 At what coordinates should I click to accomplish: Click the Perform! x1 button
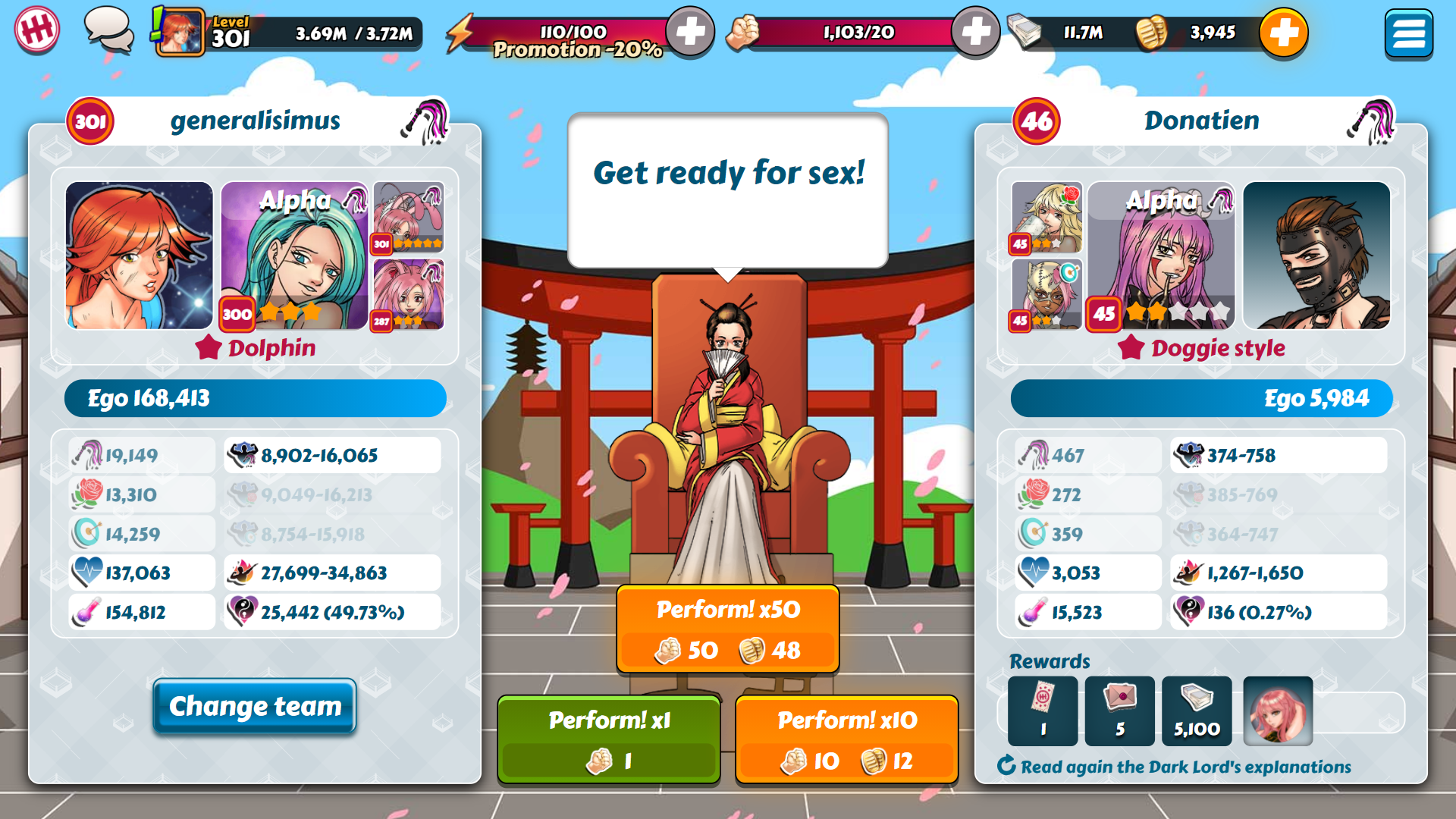pyautogui.click(x=609, y=739)
